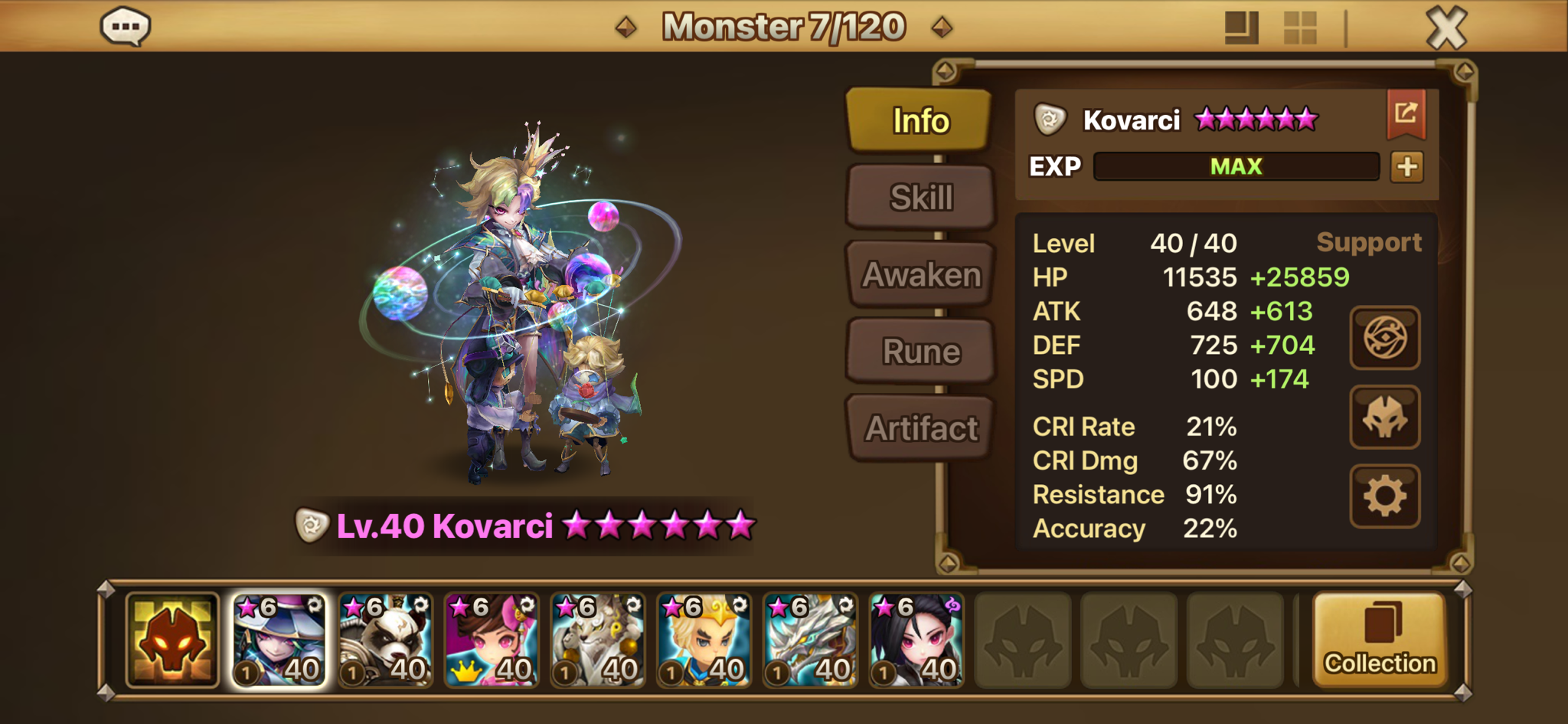Switch to the grid view layout
1568x724 pixels.
[1299, 28]
